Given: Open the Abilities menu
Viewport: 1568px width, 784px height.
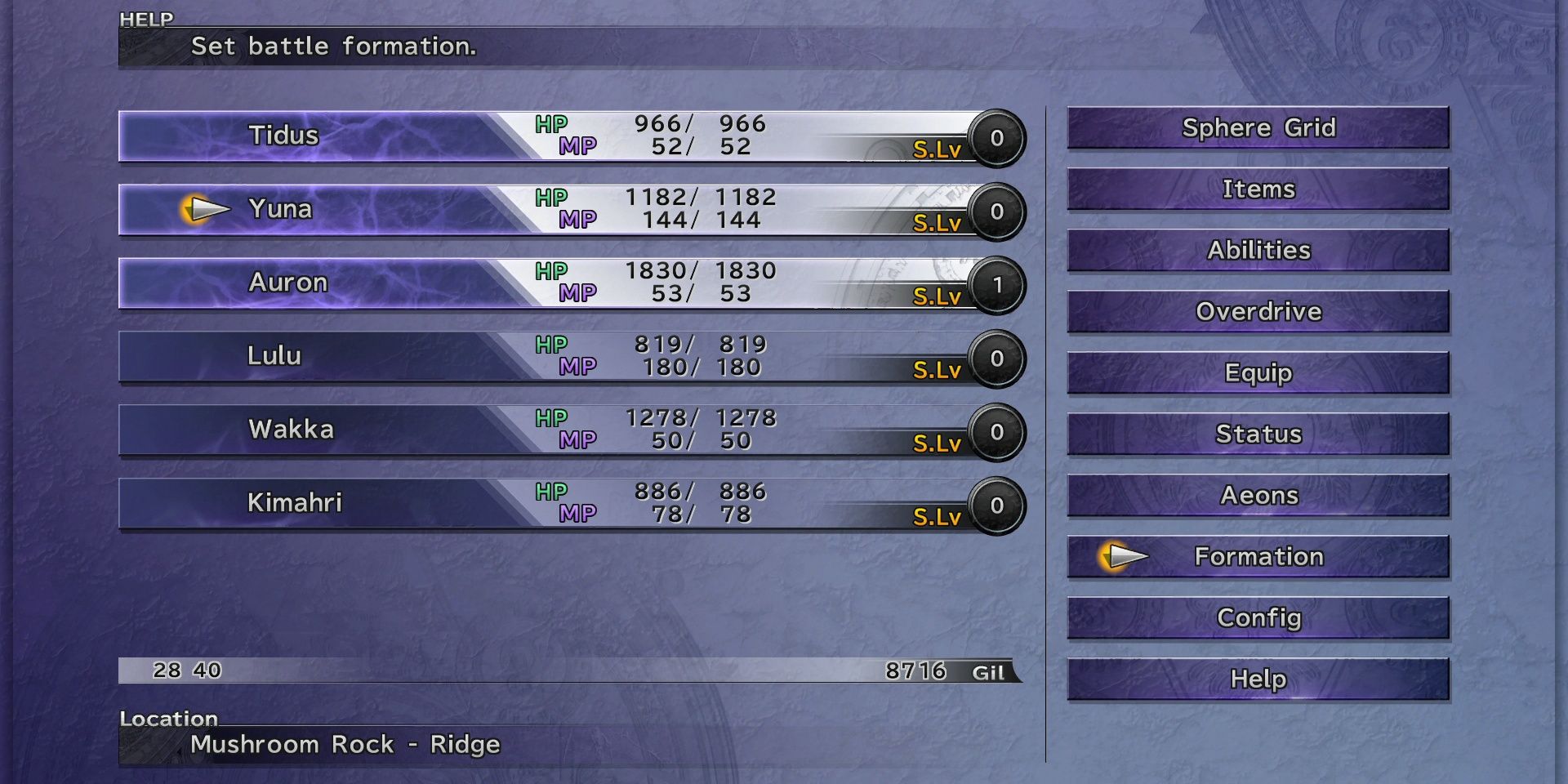Looking at the screenshot, I should coord(1258,251).
